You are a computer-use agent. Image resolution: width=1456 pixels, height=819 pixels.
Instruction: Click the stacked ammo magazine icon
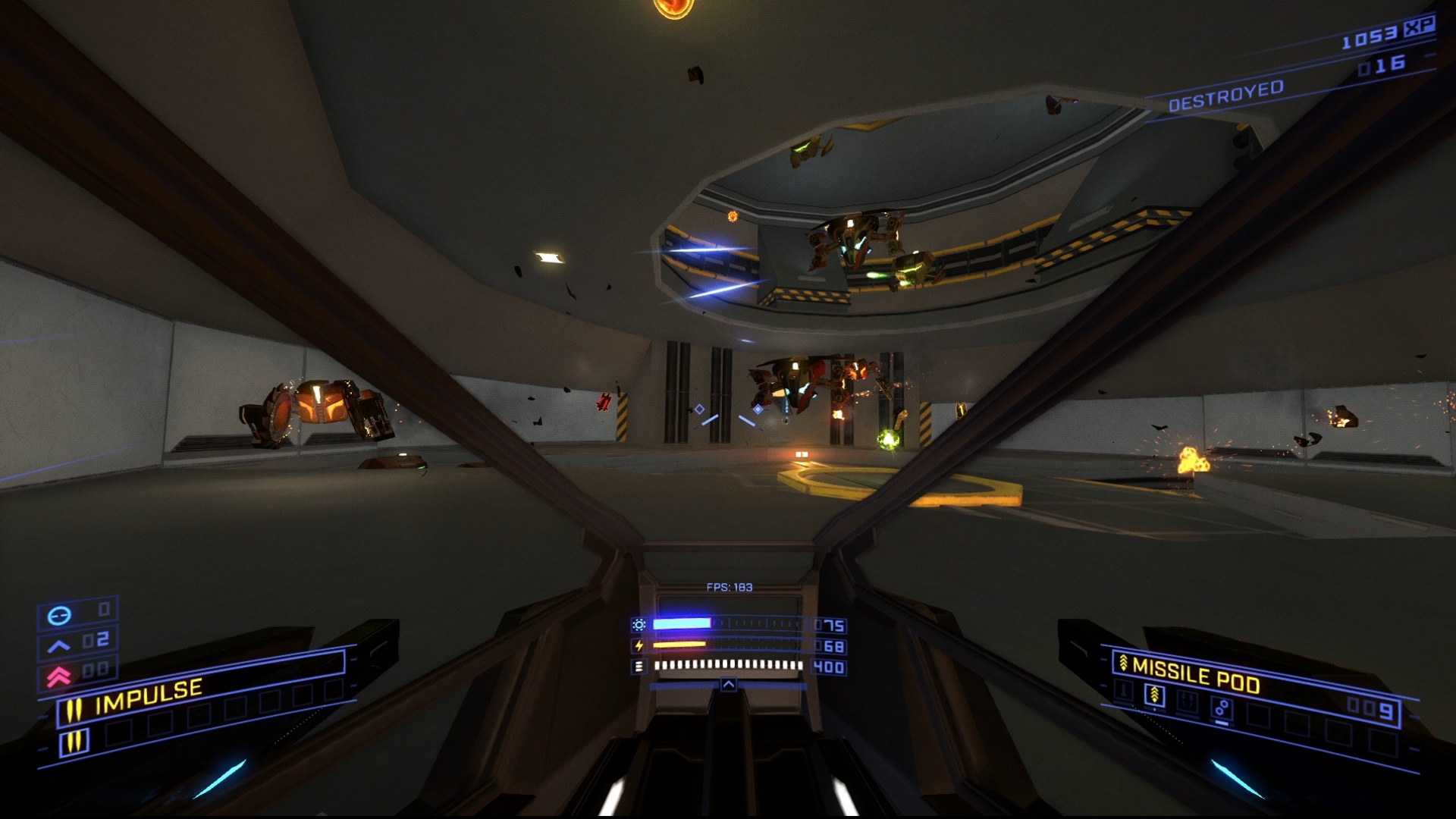[639, 667]
